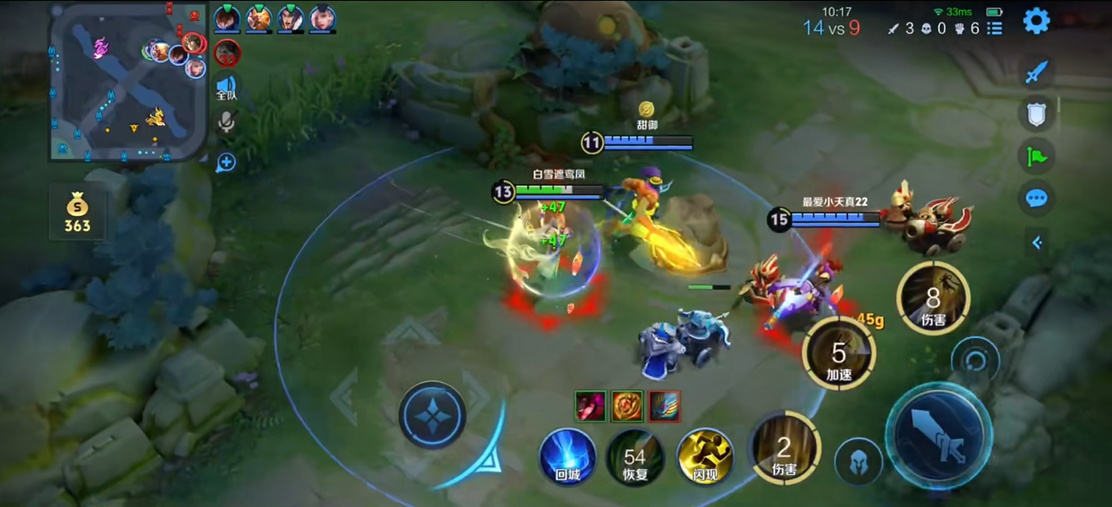Toggle the 全队 team voice speaker
1112x507 pixels.
[x=227, y=88]
